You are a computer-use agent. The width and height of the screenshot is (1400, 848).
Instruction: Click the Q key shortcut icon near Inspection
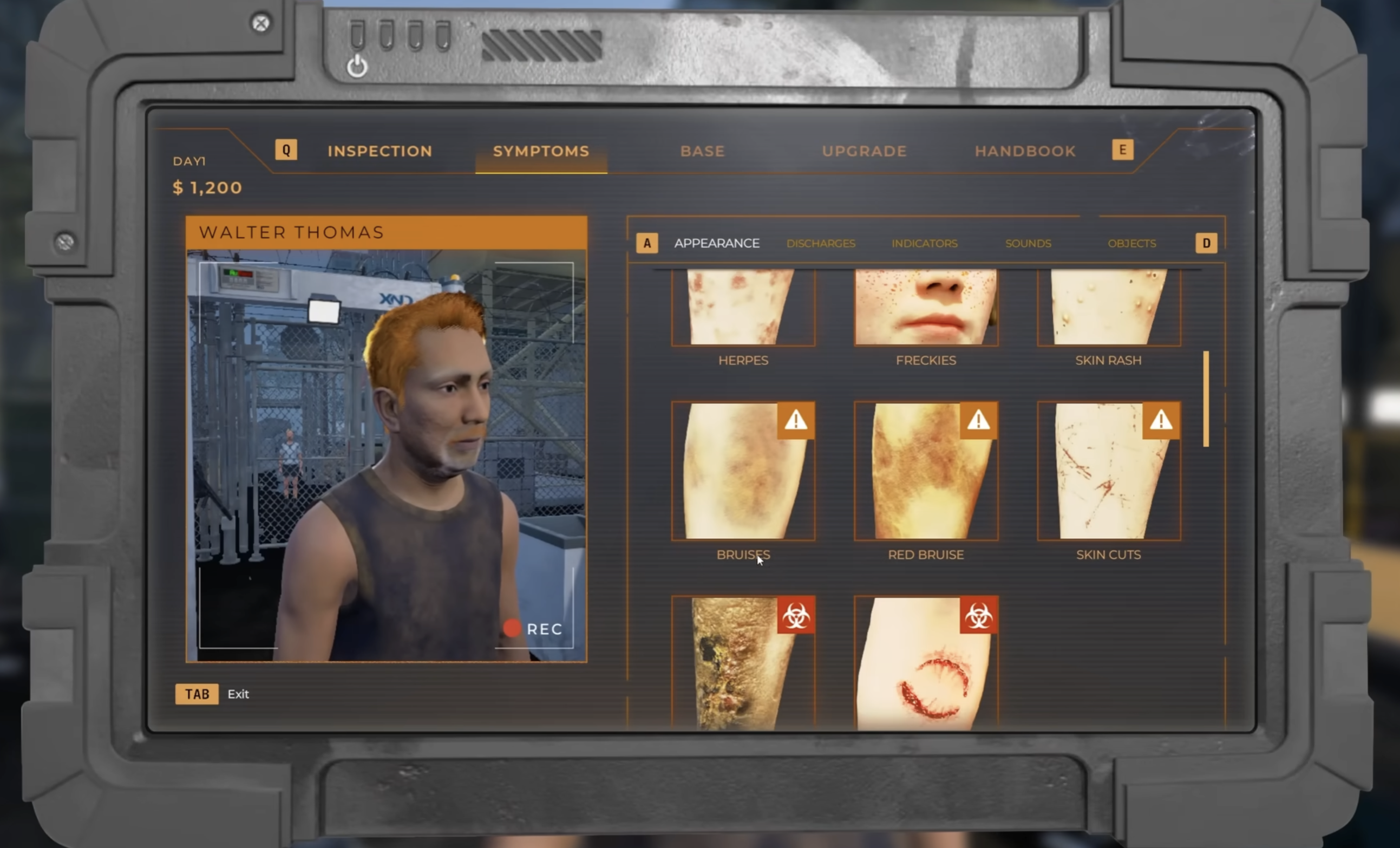pyautogui.click(x=286, y=150)
